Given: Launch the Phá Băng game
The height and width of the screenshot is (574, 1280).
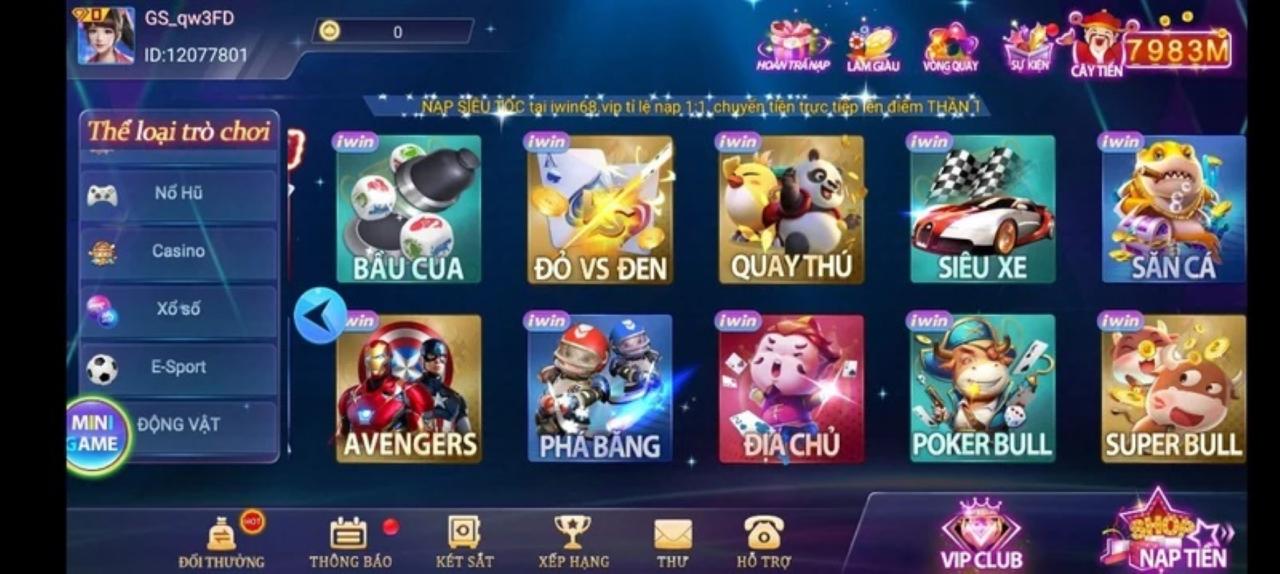Looking at the screenshot, I should [x=599, y=390].
